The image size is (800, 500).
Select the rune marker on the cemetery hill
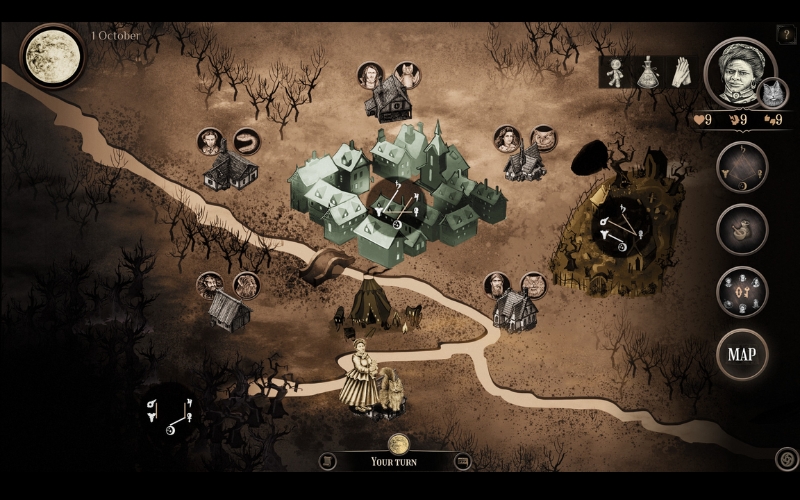[x=617, y=229]
